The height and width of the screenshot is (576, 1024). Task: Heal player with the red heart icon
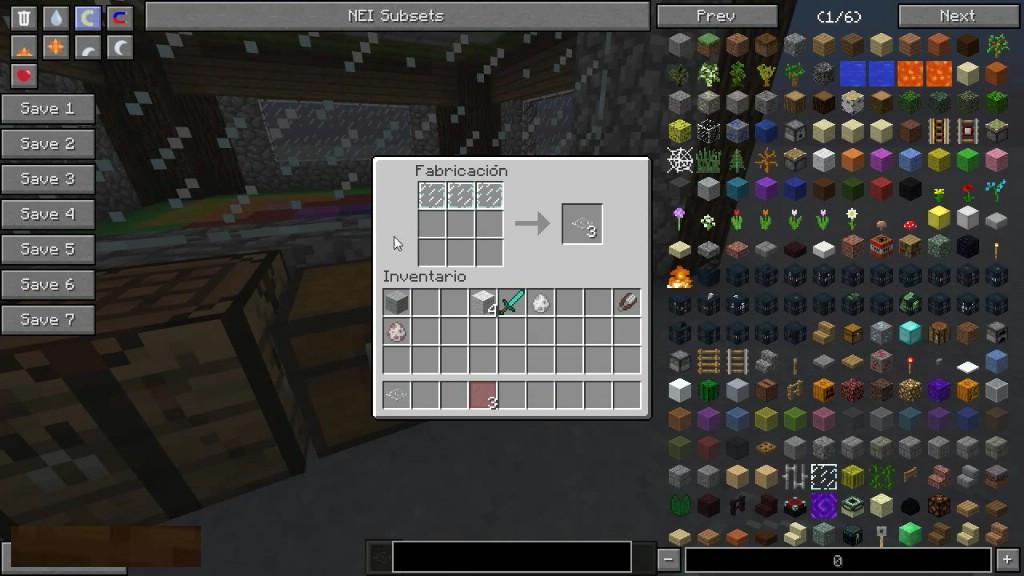click(24, 75)
